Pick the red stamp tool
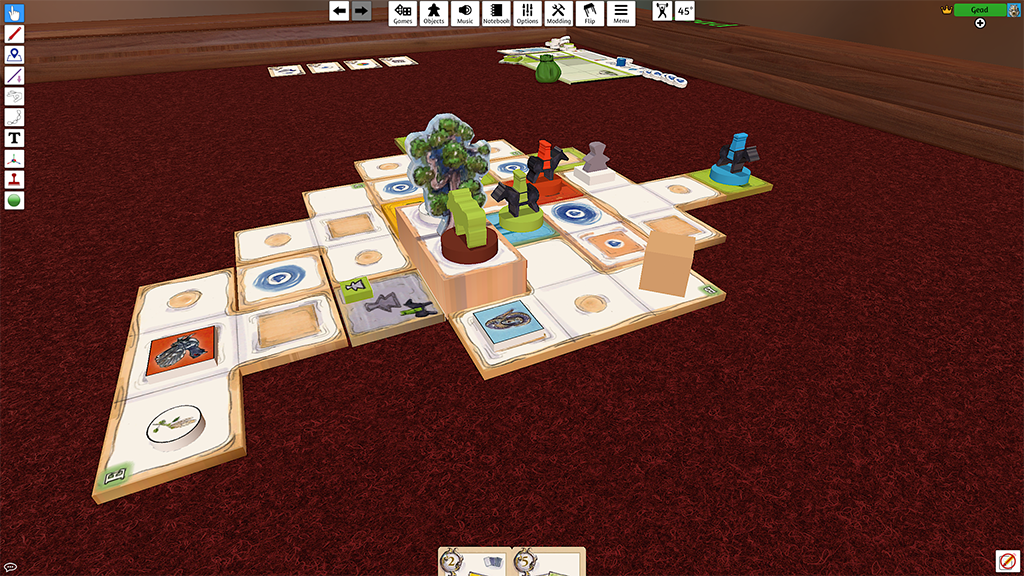The width and height of the screenshot is (1024, 576). [15, 180]
